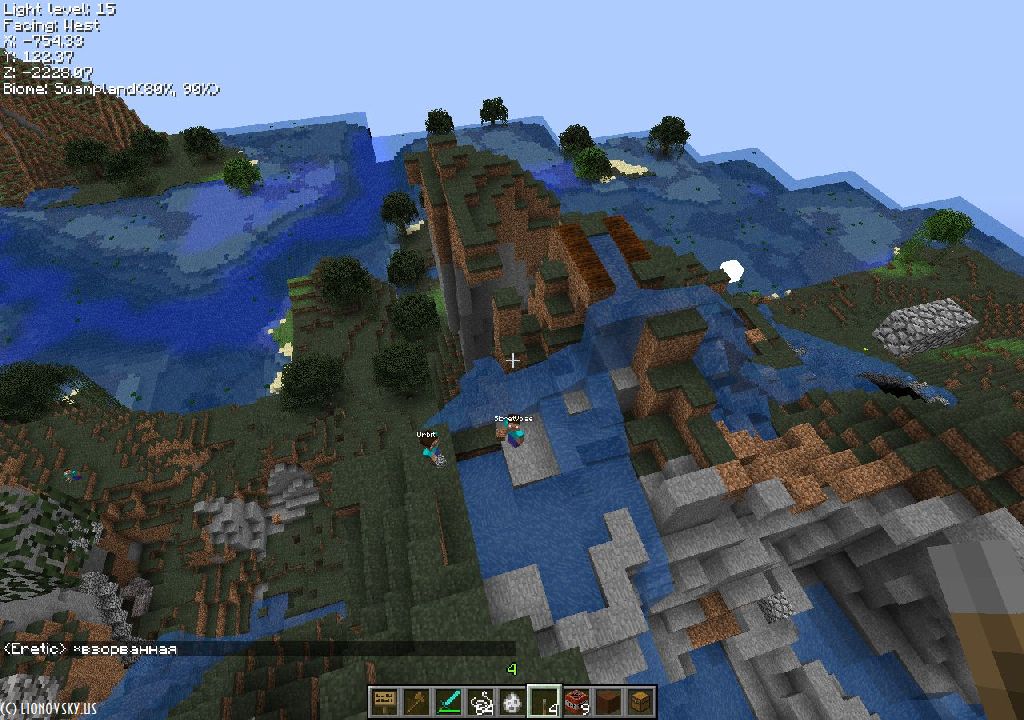Viewport: 1024px width, 720px height.
Task: Choose the white spawn egg slot
Action: [511, 702]
